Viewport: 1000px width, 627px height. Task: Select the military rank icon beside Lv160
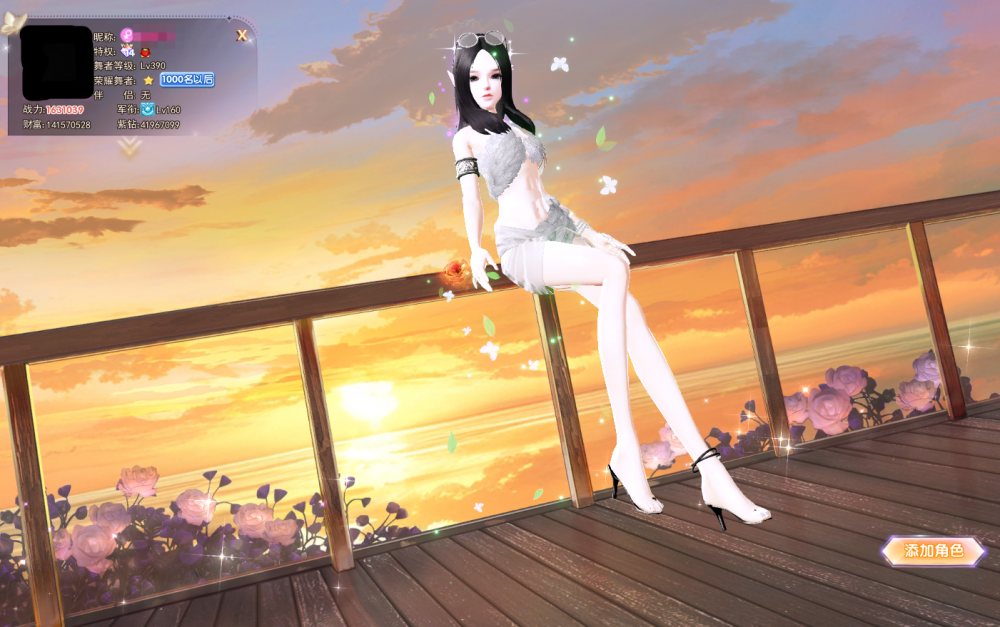point(147,109)
